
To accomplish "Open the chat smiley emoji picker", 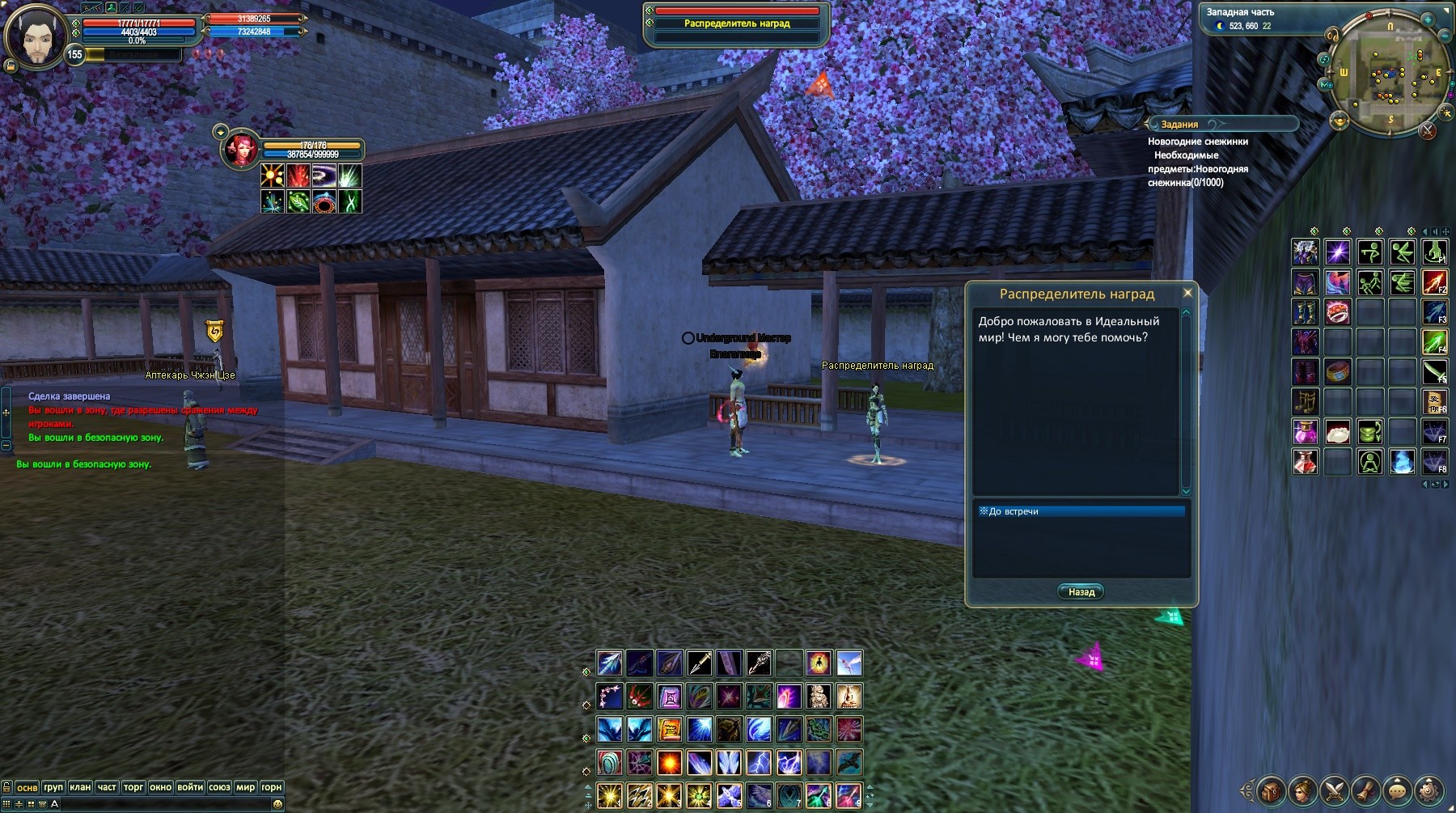I will pyautogui.click(x=277, y=804).
